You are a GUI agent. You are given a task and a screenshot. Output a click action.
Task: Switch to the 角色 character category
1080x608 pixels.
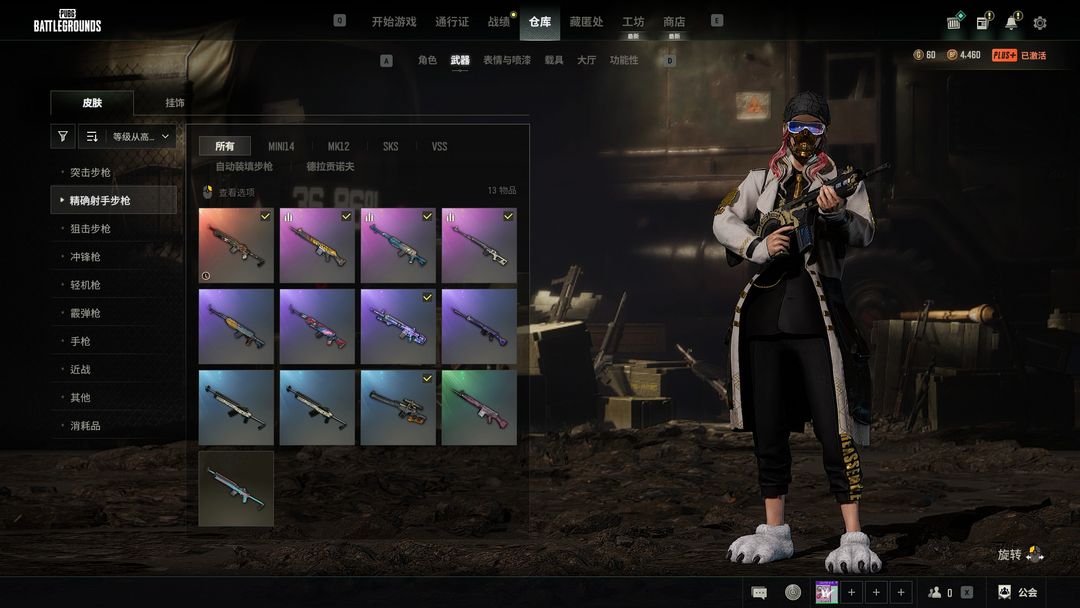pyautogui.click(x=427, y=60)
